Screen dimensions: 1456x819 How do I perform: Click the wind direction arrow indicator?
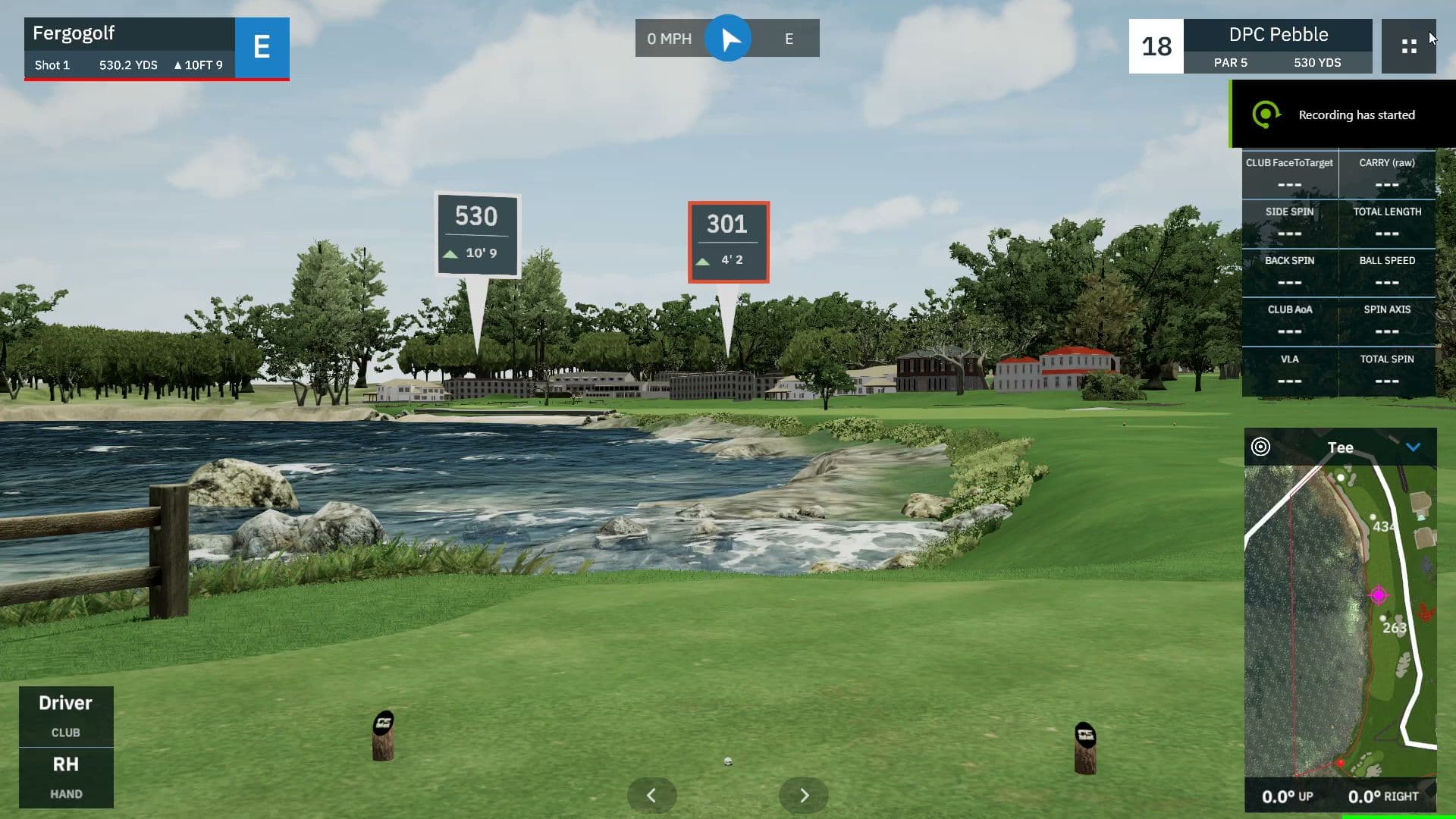729,38
